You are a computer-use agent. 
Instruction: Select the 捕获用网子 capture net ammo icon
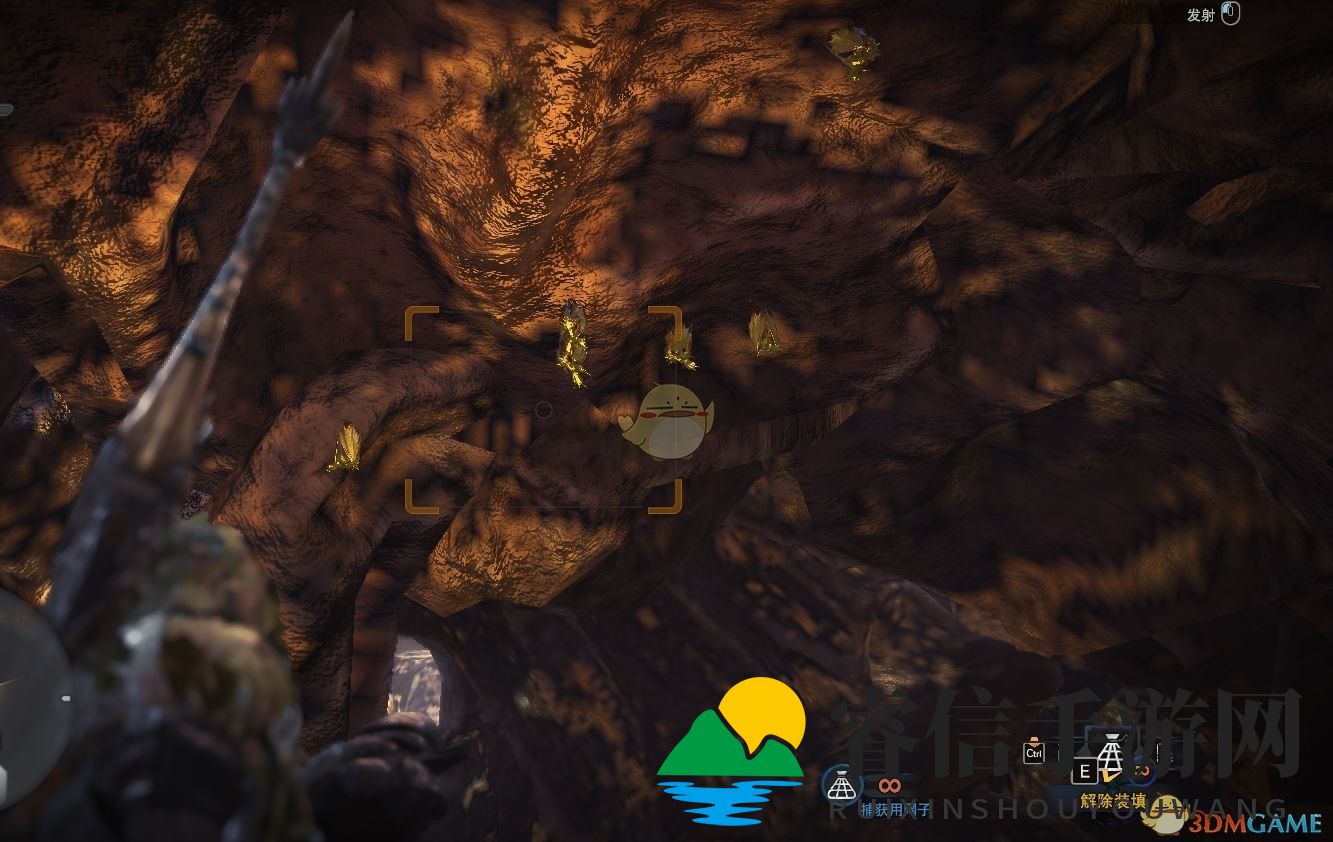(841, 786)
